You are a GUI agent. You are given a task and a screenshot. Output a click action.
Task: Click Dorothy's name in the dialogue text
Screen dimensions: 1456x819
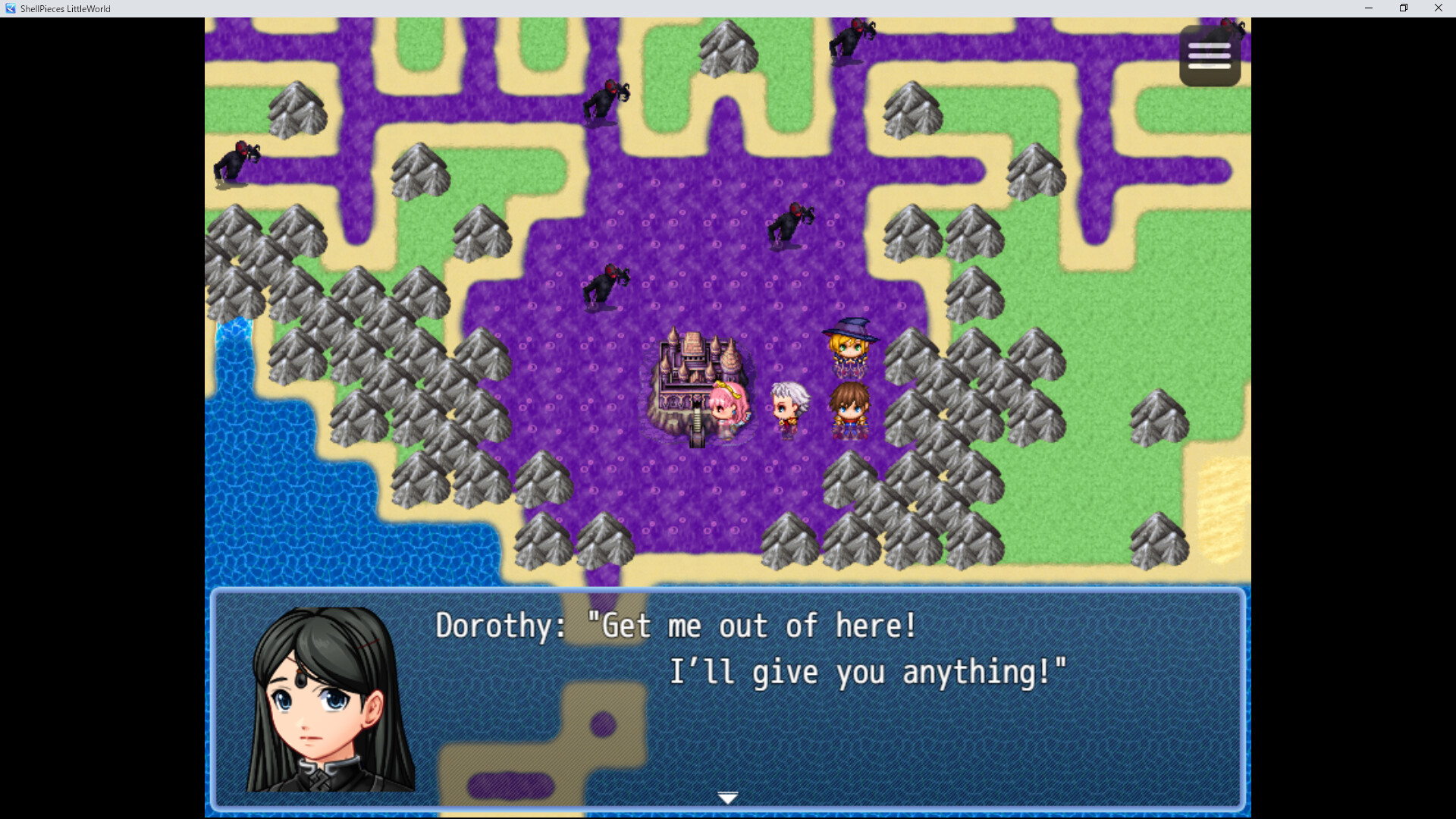coord(493,626)
